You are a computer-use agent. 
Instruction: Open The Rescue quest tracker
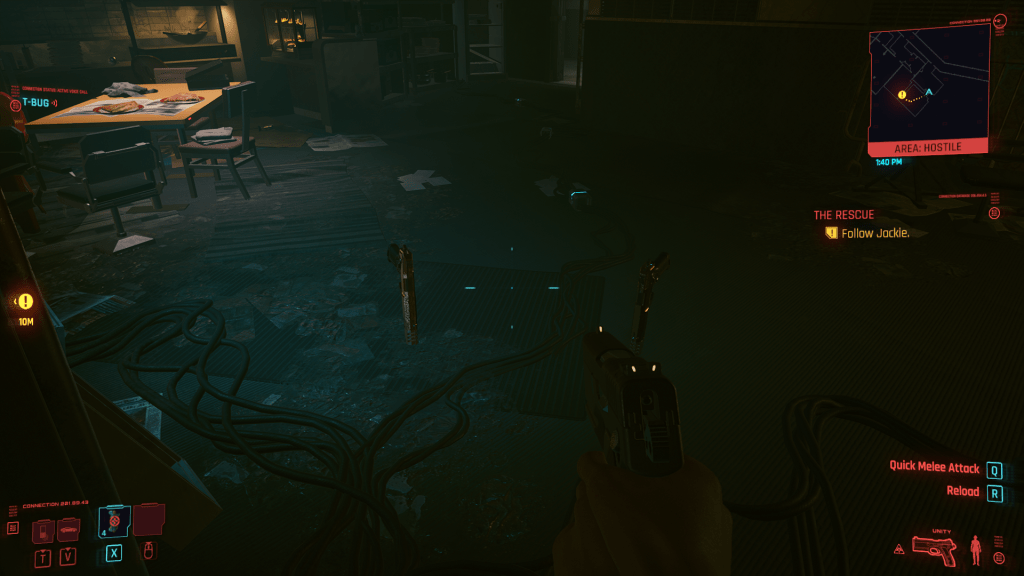pos(843,215)
